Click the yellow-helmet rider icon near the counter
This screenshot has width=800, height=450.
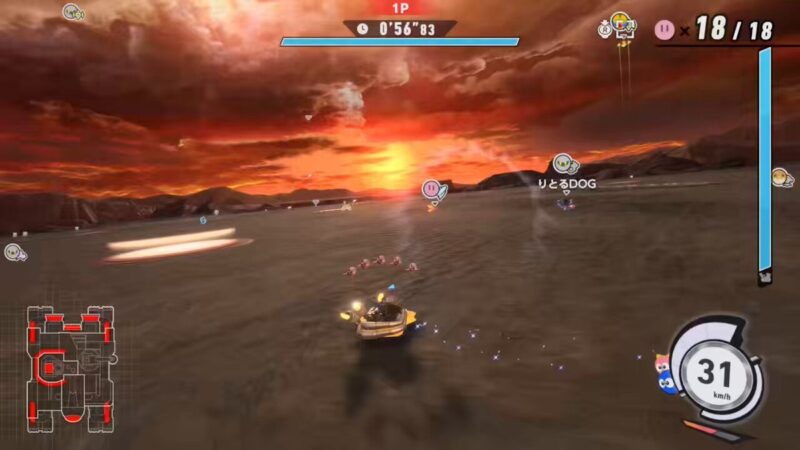pos(621,25)
